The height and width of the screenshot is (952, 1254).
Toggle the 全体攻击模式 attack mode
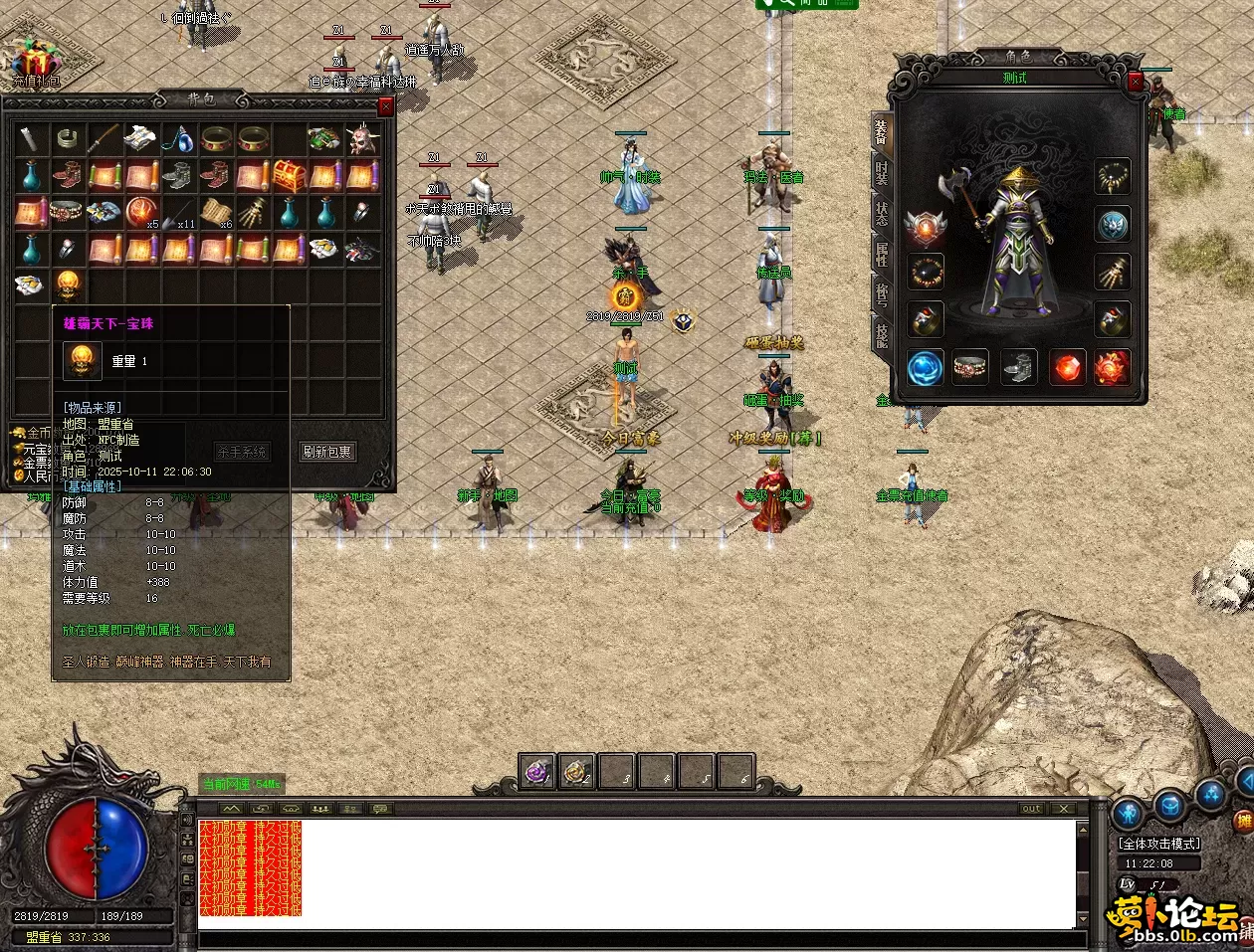pos(1159,844)
